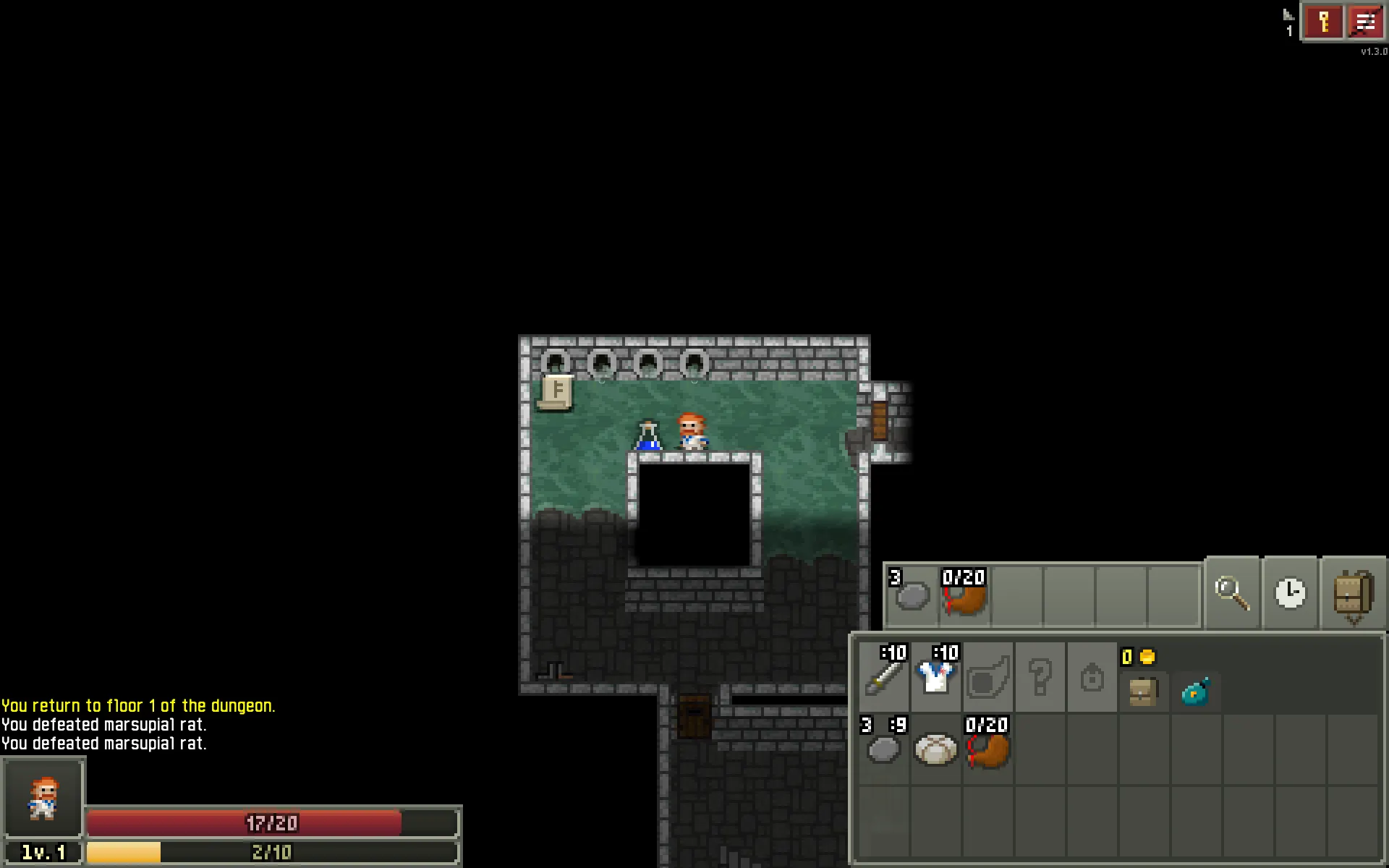
Task: Switch to the main backpack bag tab
Action: coord(1143,692)
